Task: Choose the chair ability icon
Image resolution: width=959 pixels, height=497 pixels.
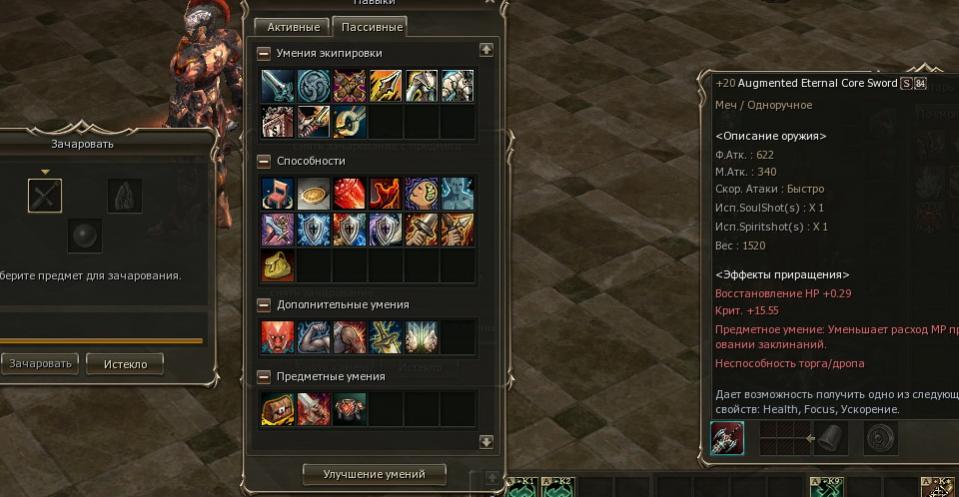Action: (278, 193)
